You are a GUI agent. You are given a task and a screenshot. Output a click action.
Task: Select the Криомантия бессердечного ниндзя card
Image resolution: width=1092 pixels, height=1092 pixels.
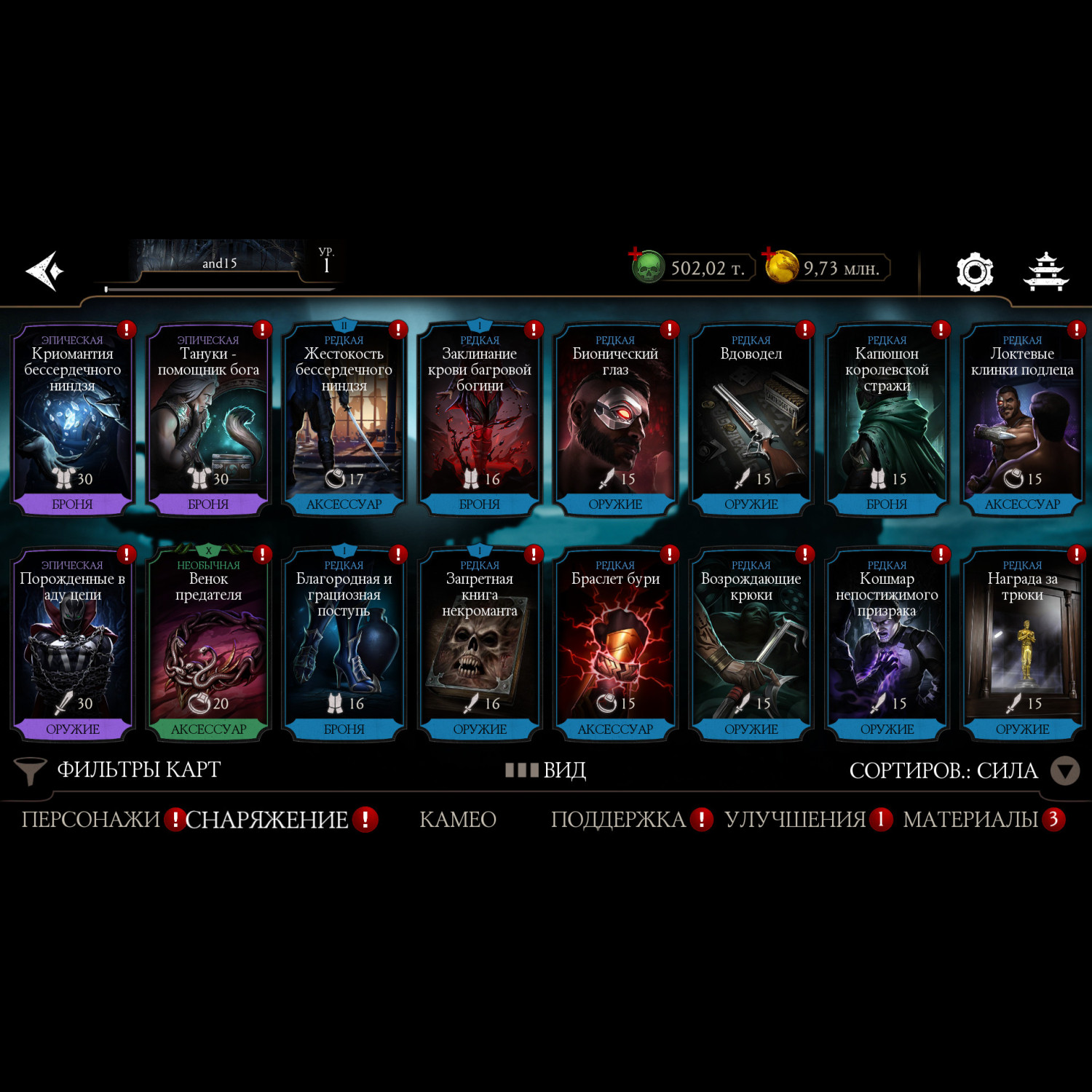(x=72, y=421)
